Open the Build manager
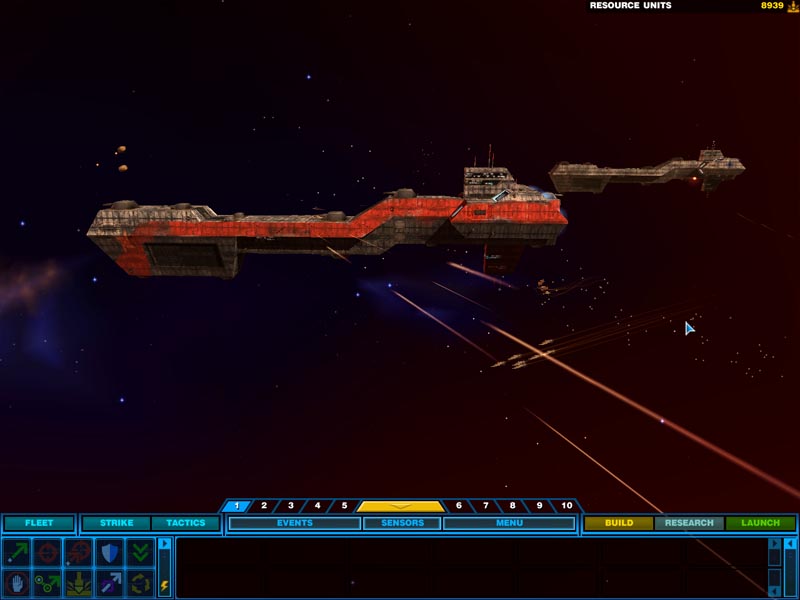 pos(619,523)
